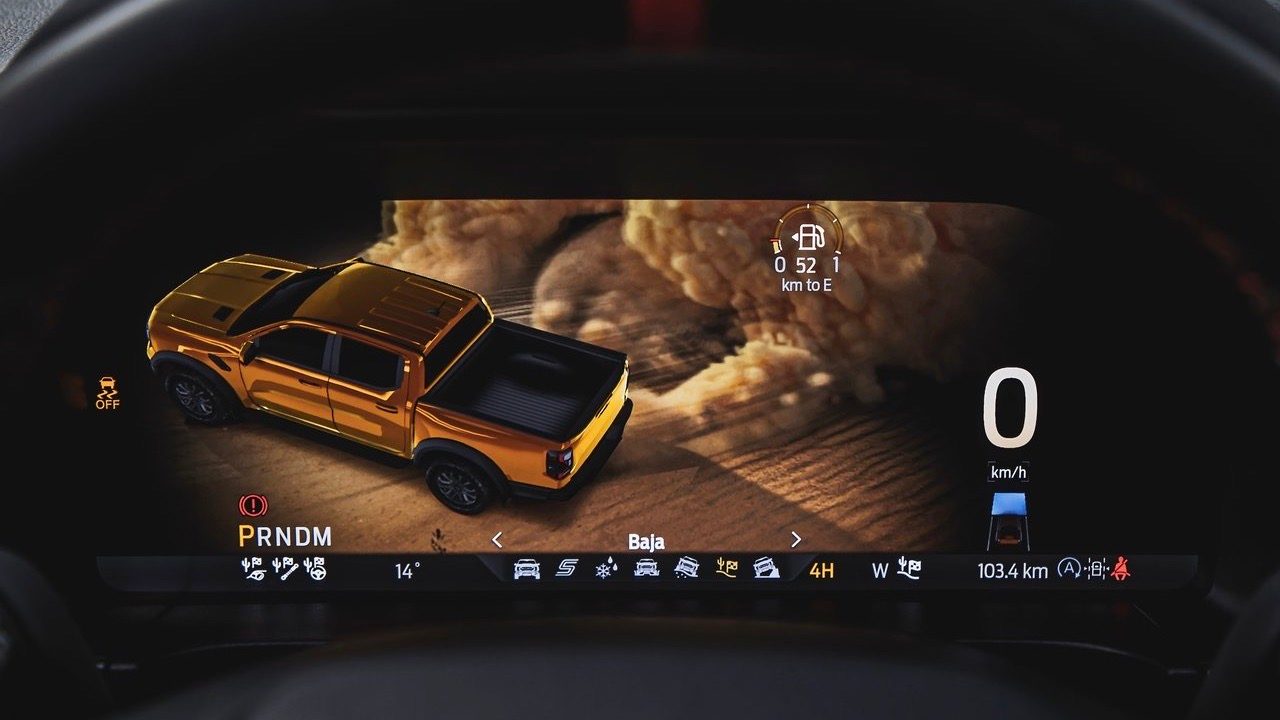Viewport: 1280px width, 720px height.
Task: Click the fuel pump icon
Action: tap(810, 238)
